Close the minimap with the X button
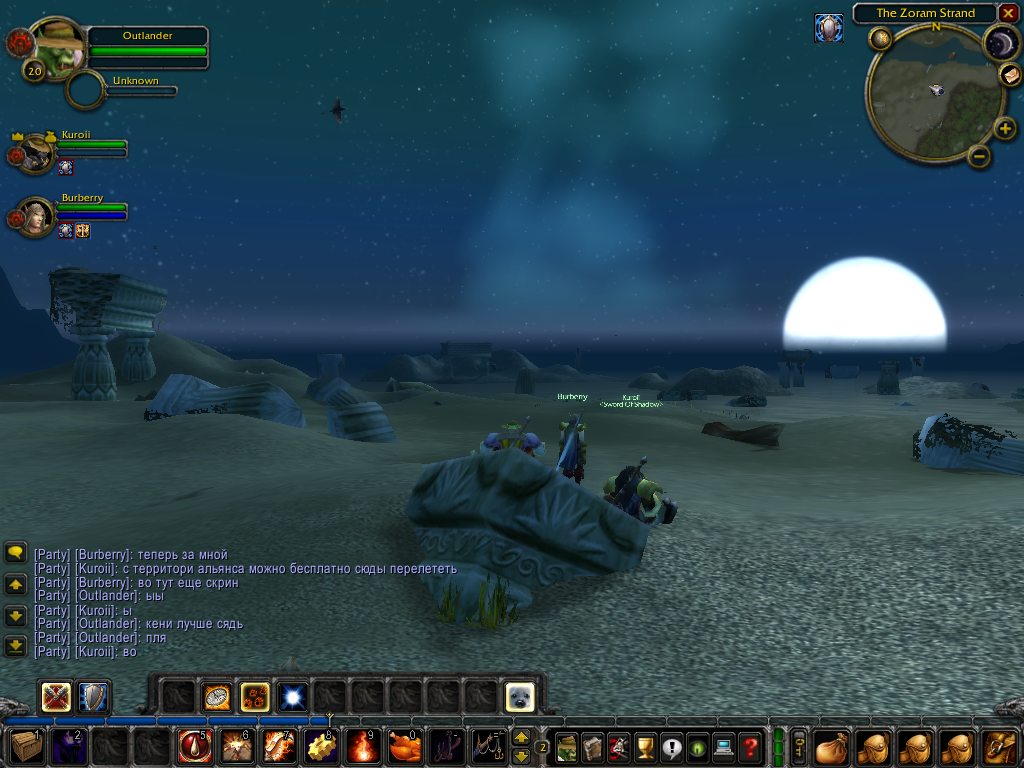The image size is (1024, 768). coord(1008,13)
